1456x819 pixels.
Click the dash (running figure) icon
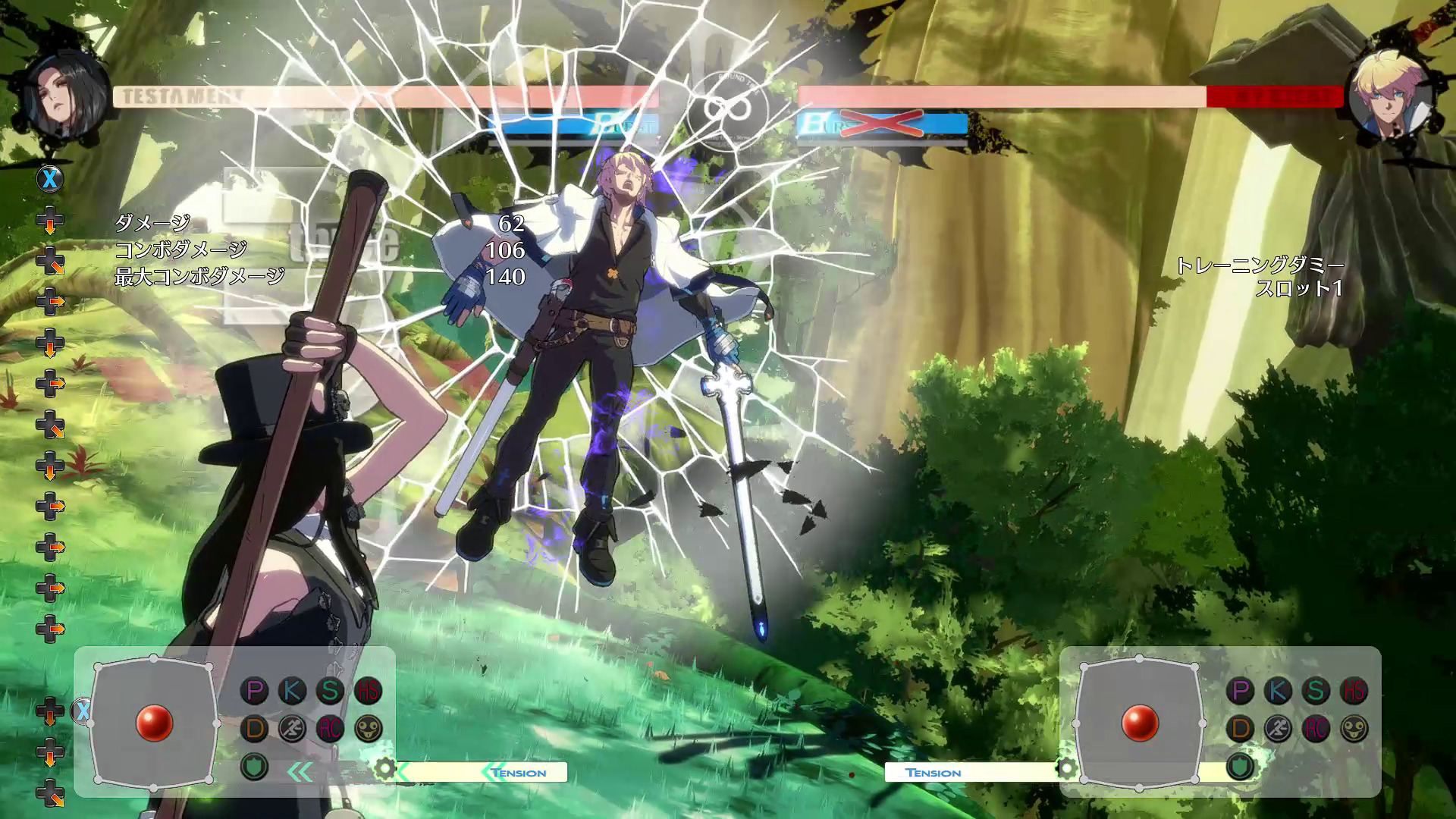[x=293, y=728]
